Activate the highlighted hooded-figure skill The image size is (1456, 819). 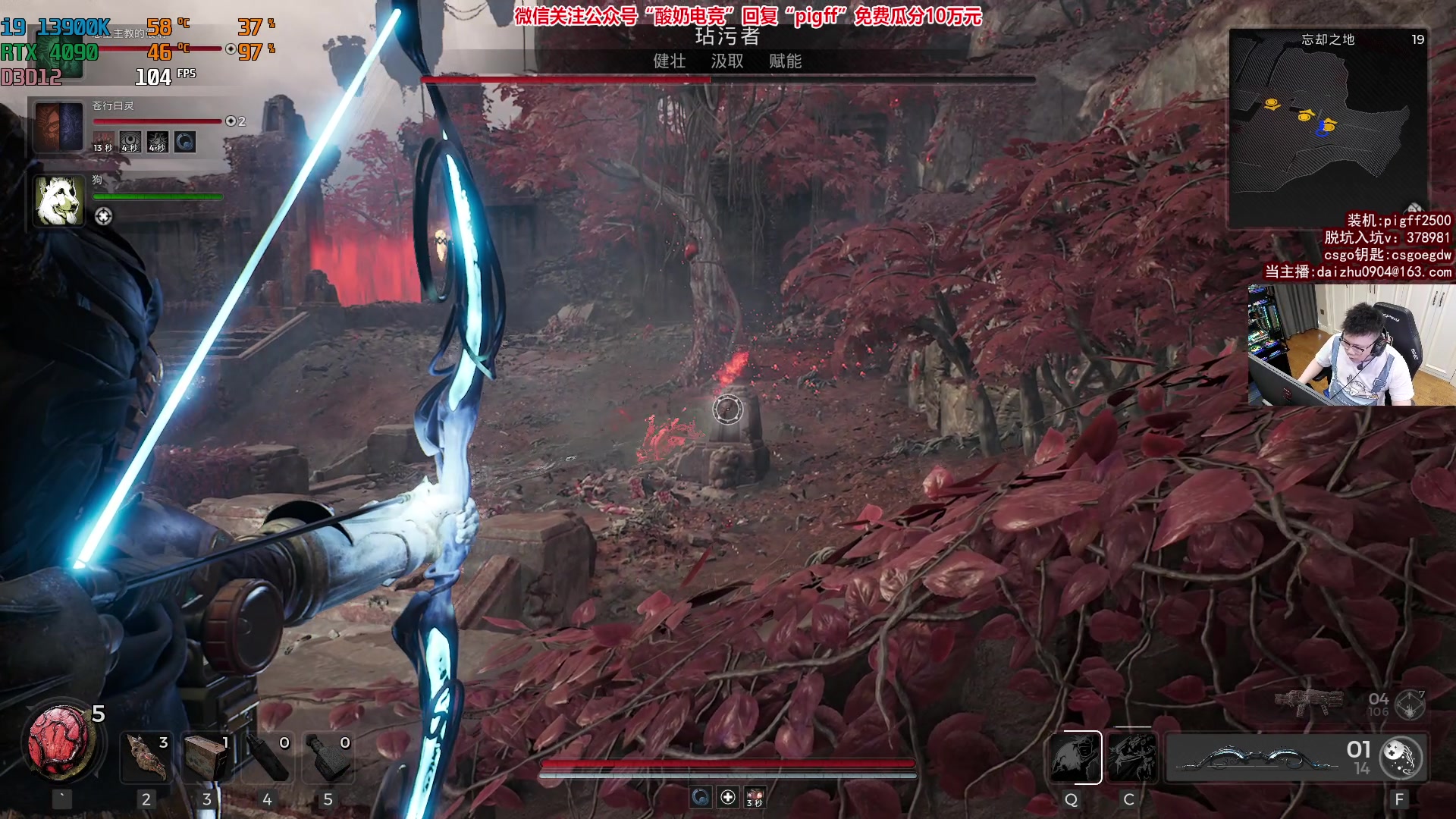point(1075,757)
